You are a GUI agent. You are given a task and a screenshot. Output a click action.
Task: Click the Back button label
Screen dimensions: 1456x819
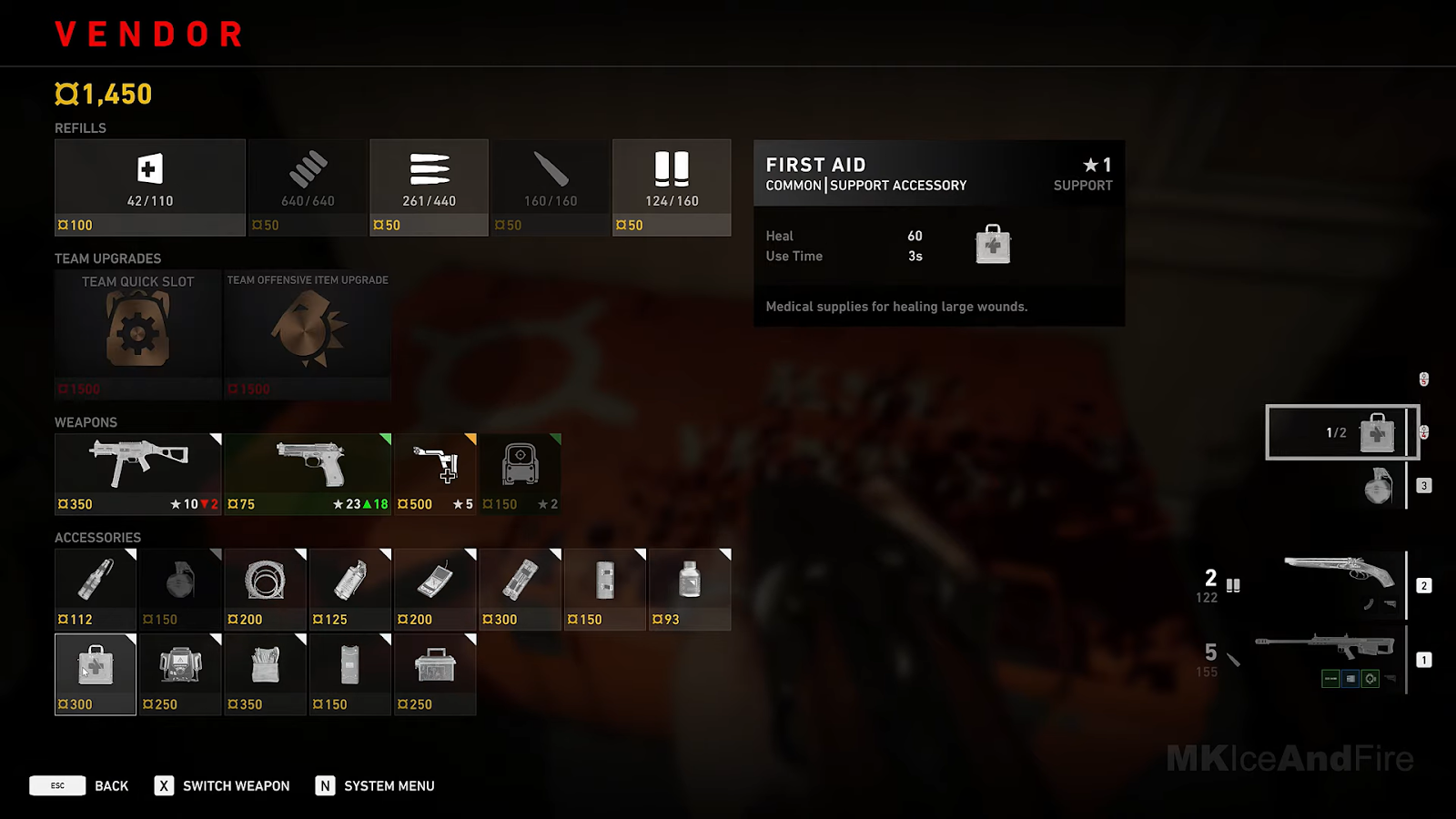[x=111, y=786]
